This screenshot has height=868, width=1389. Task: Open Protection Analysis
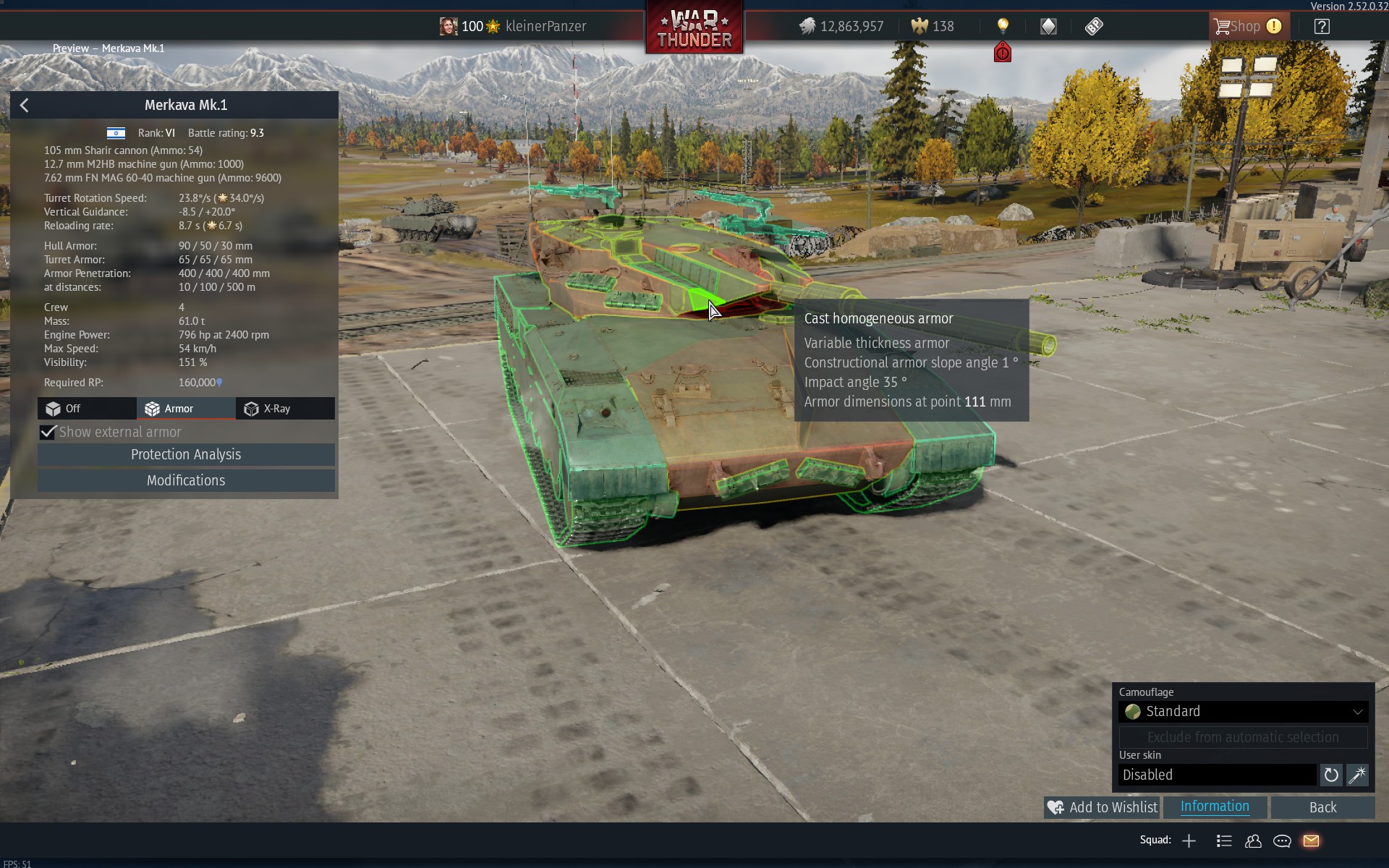pyautogui.click(x=186, y=454)
